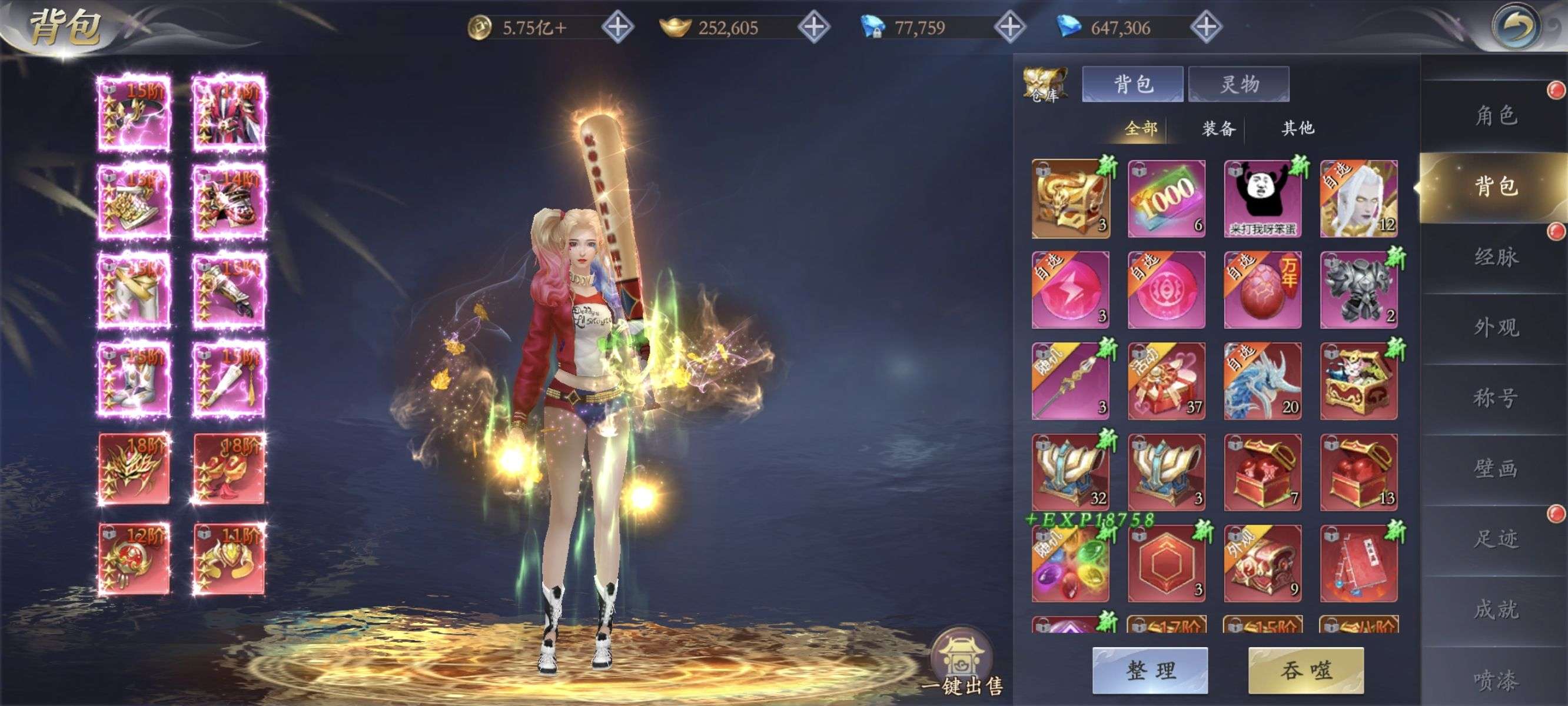Select the 装备 filter tab

[1218, 128]
